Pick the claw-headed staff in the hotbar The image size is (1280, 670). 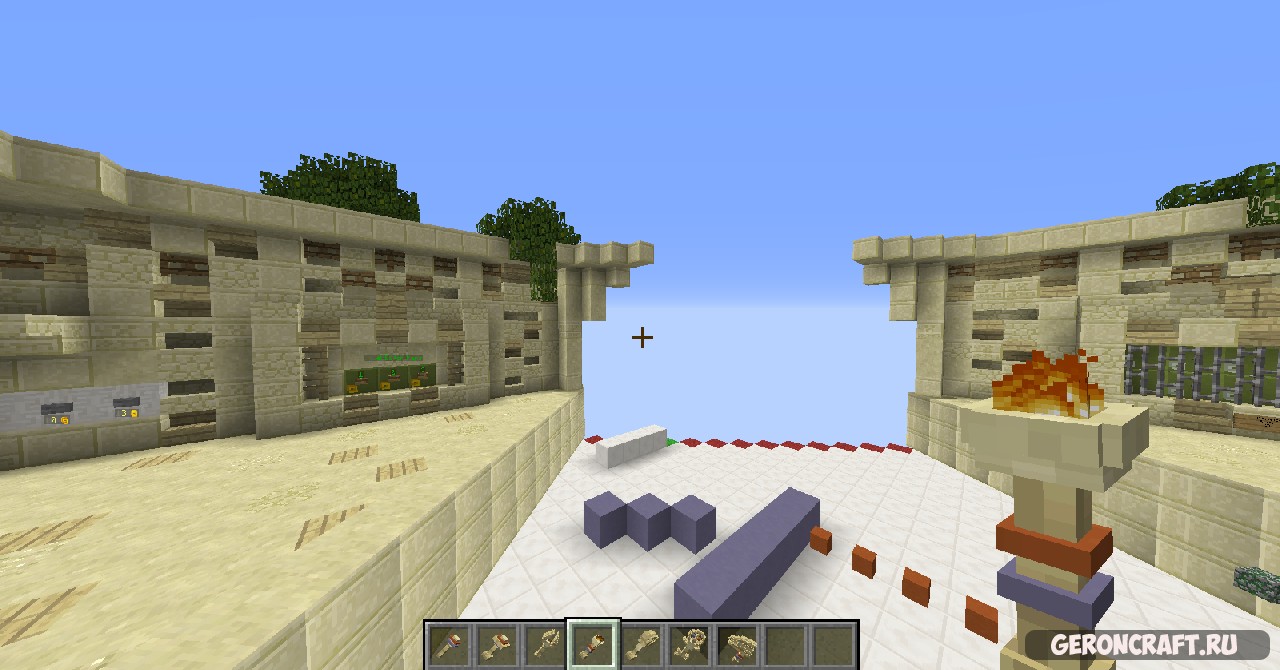[642, 645]
